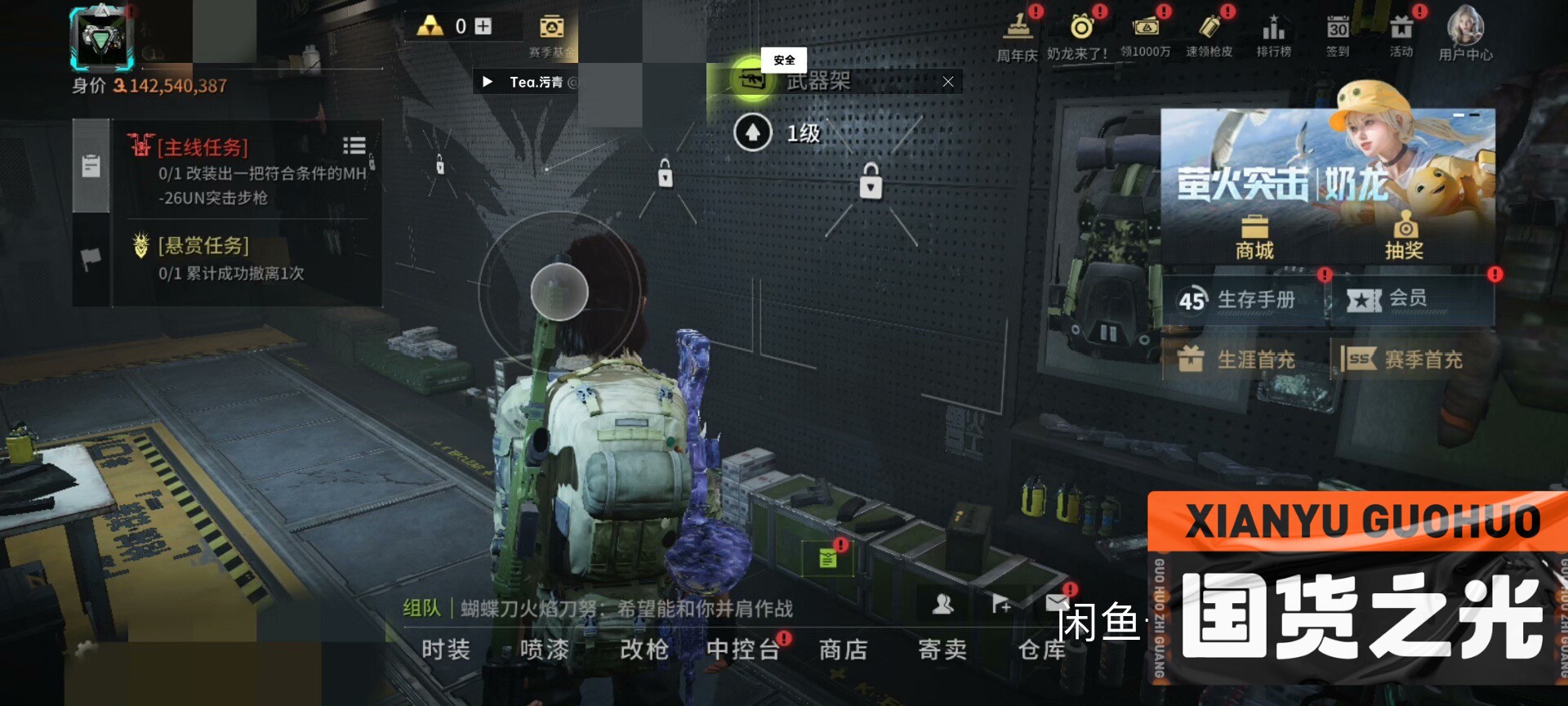Close the 武器架 weapon rack popup
The height and width of the screenshot is (706, 1568).
947,82
